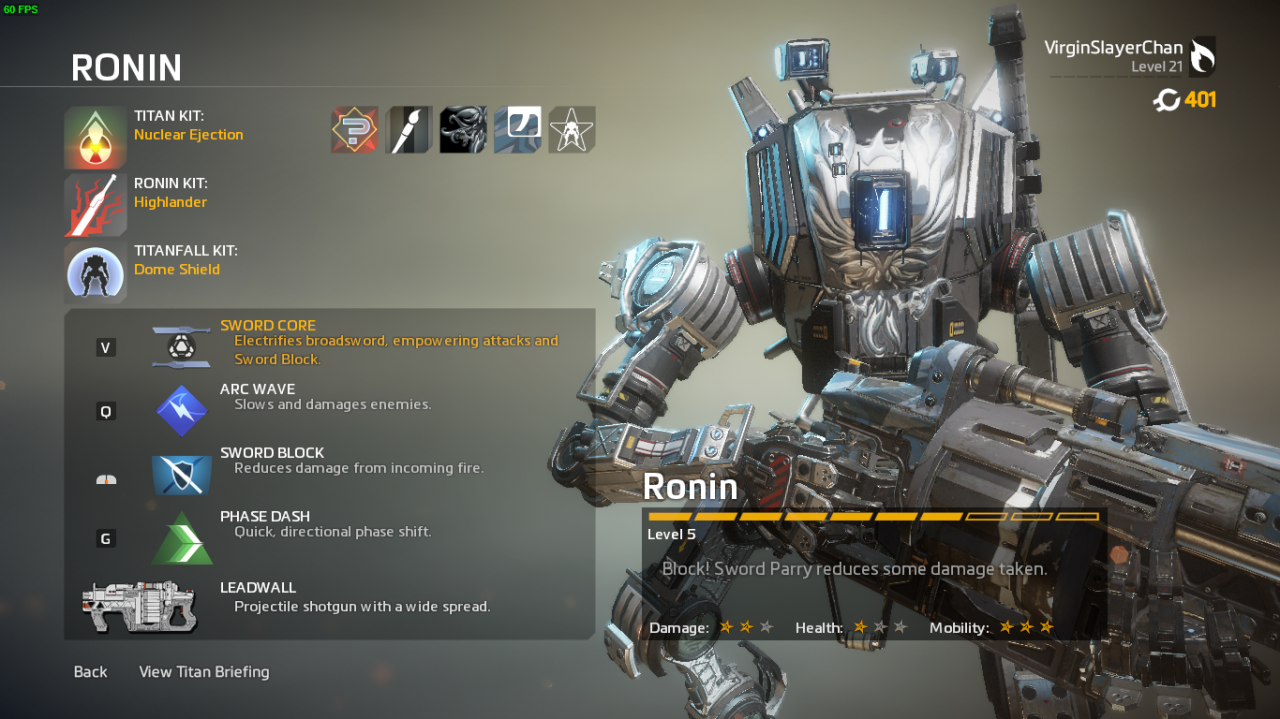Open the paintbrush warpaint customization icon

point(409,130)
